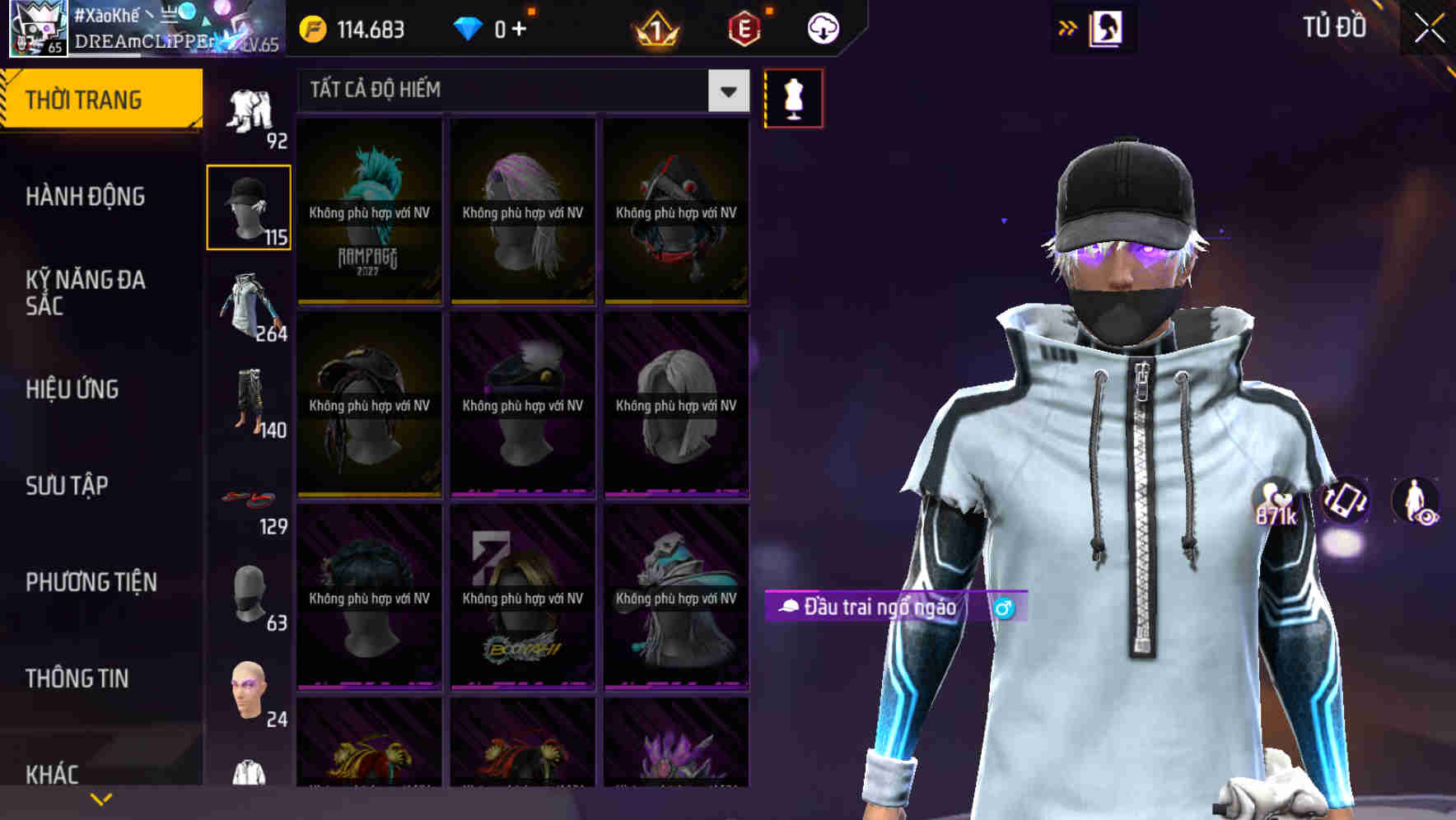Select the cap category showing 115 items
Image resolution: width=1456 pixels, height=820 pixels.
249,204
